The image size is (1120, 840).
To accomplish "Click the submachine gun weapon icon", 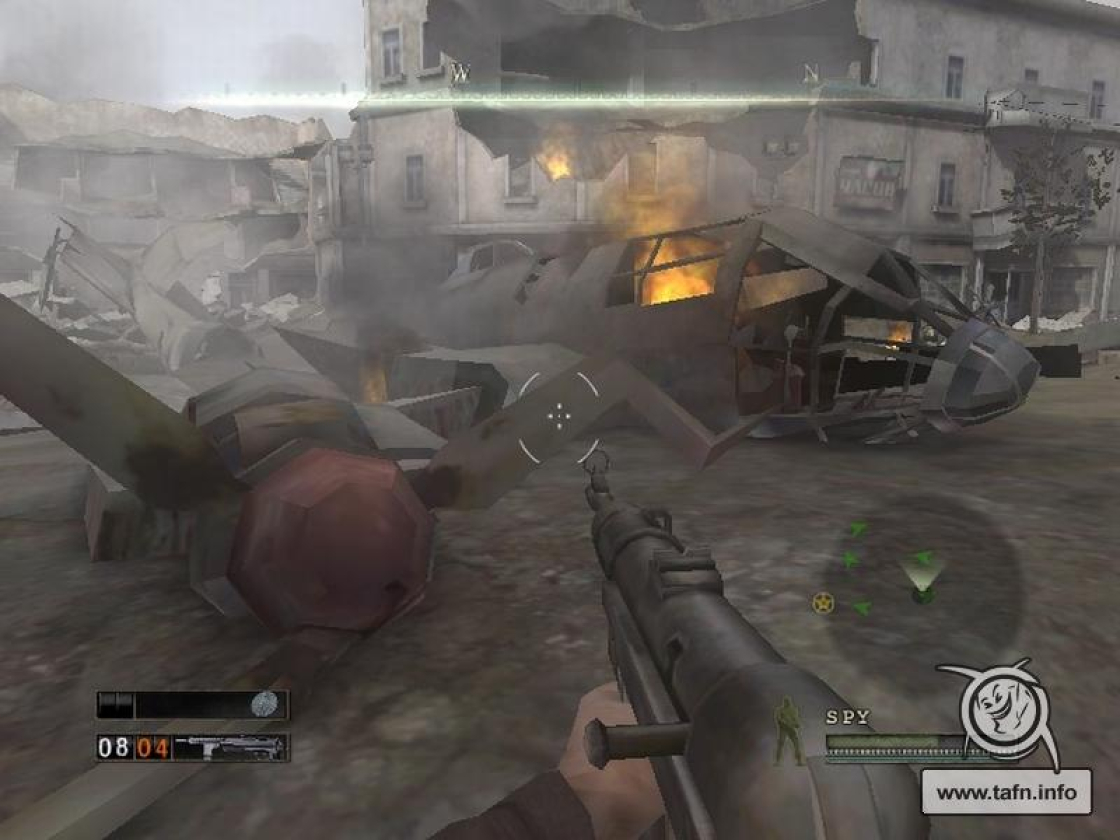I will (231, 747).
